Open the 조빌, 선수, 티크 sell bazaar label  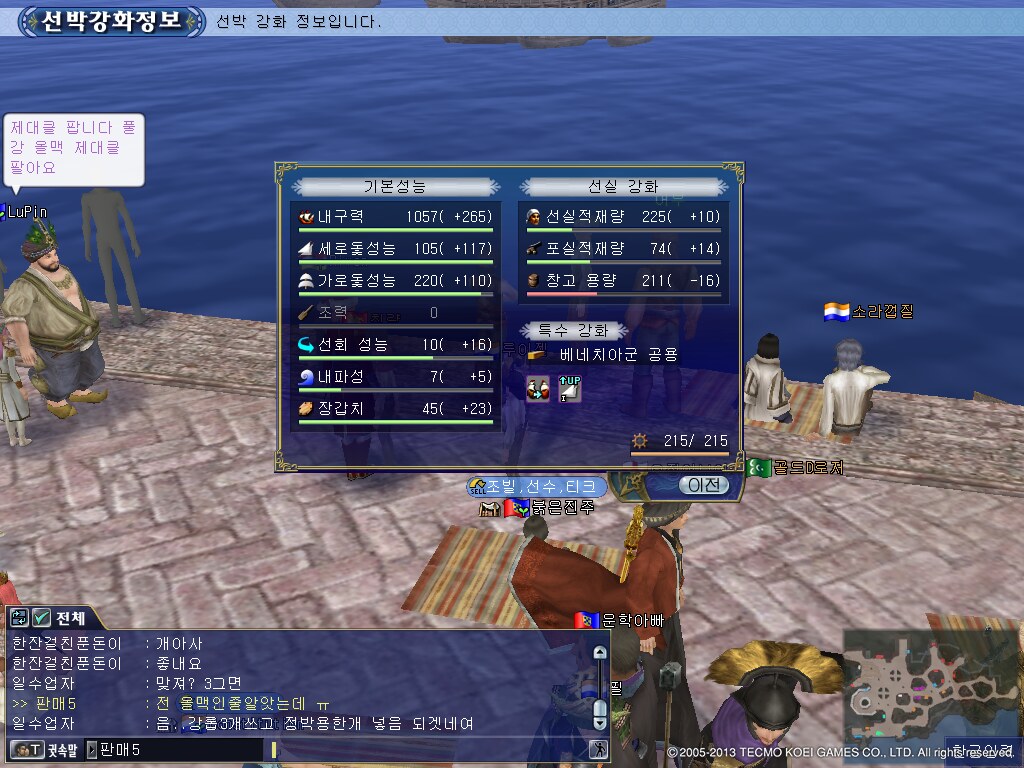pos(536,486)
